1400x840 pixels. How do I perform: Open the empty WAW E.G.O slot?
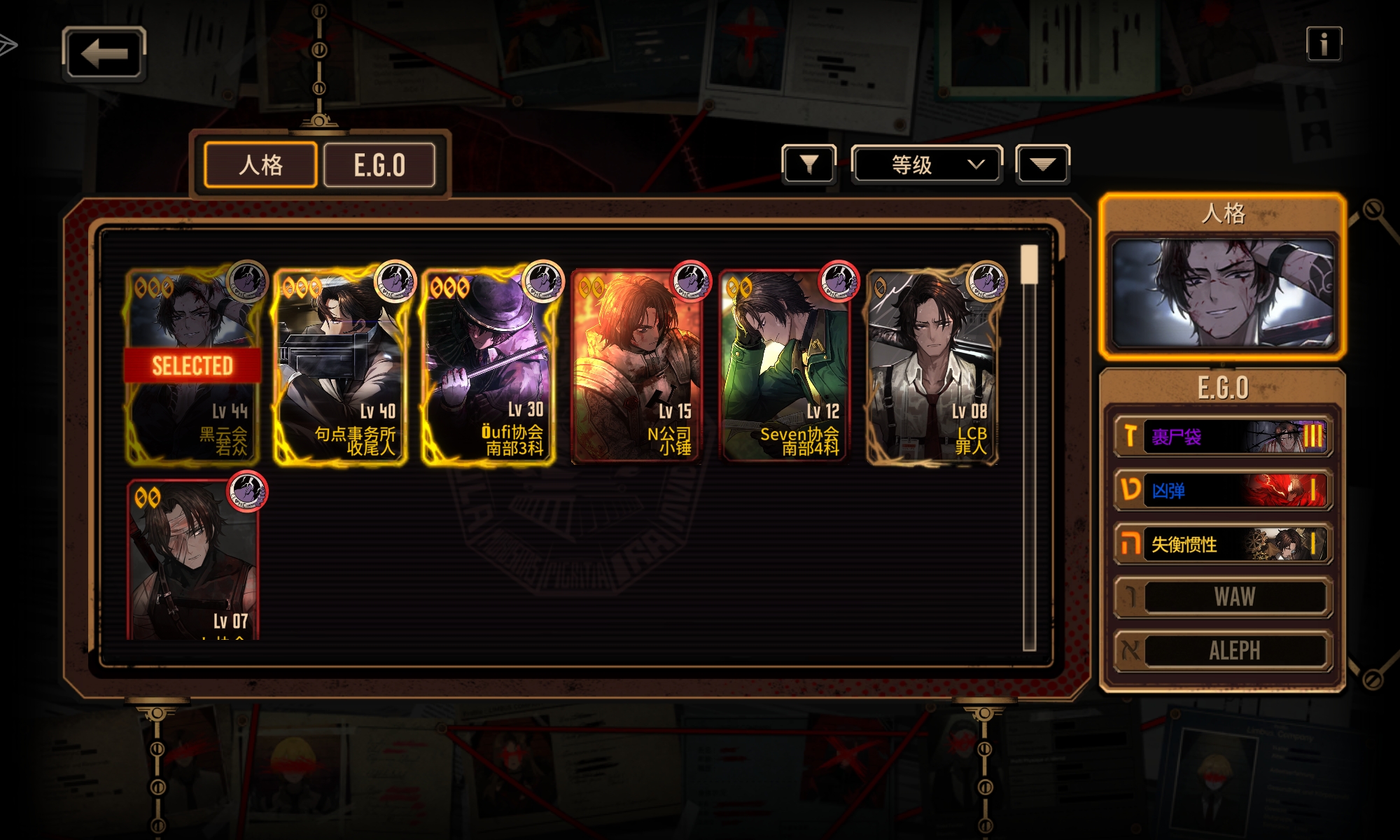click(x=1222, y=597)
